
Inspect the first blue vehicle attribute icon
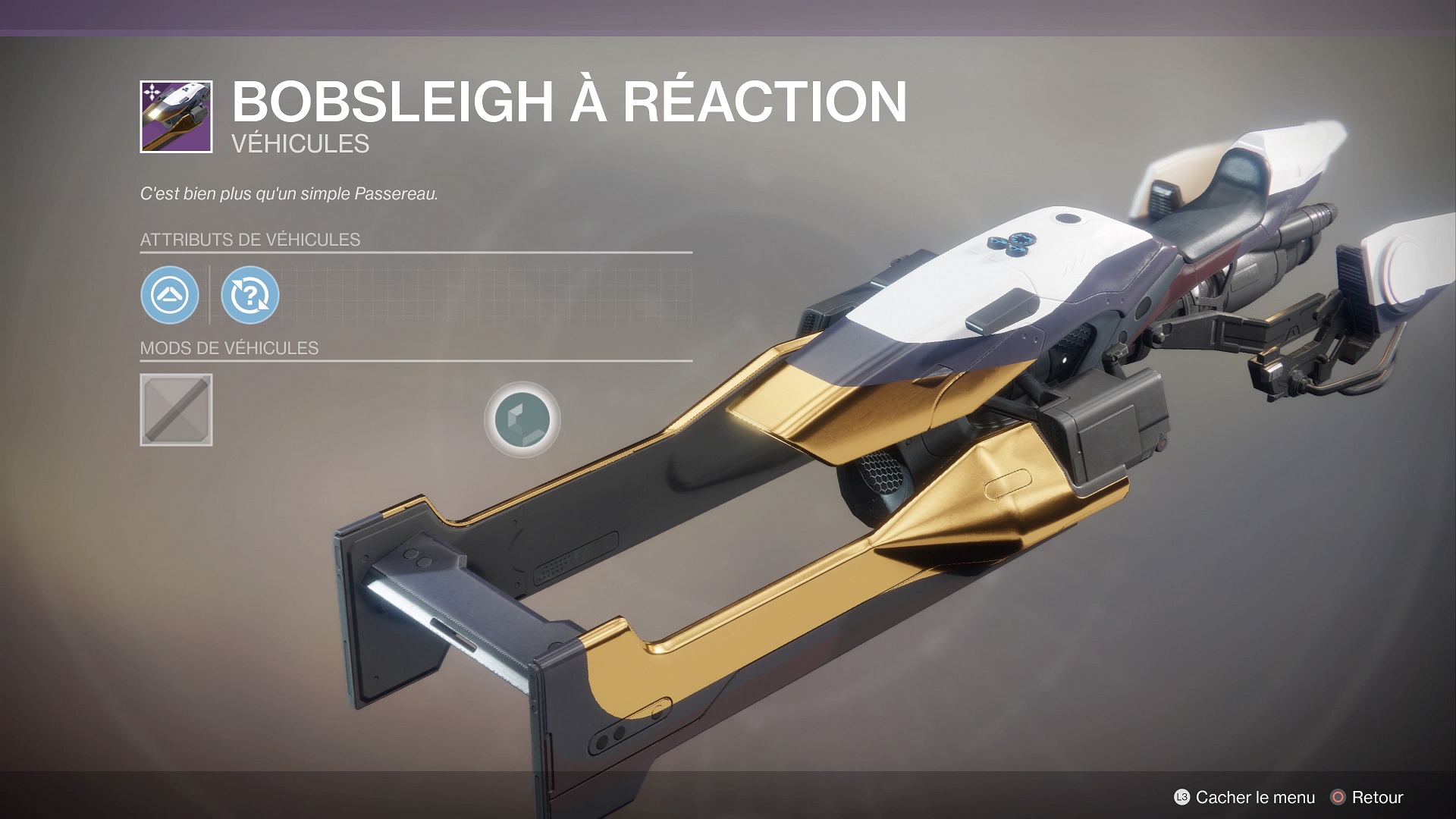[x=170, y=295]
